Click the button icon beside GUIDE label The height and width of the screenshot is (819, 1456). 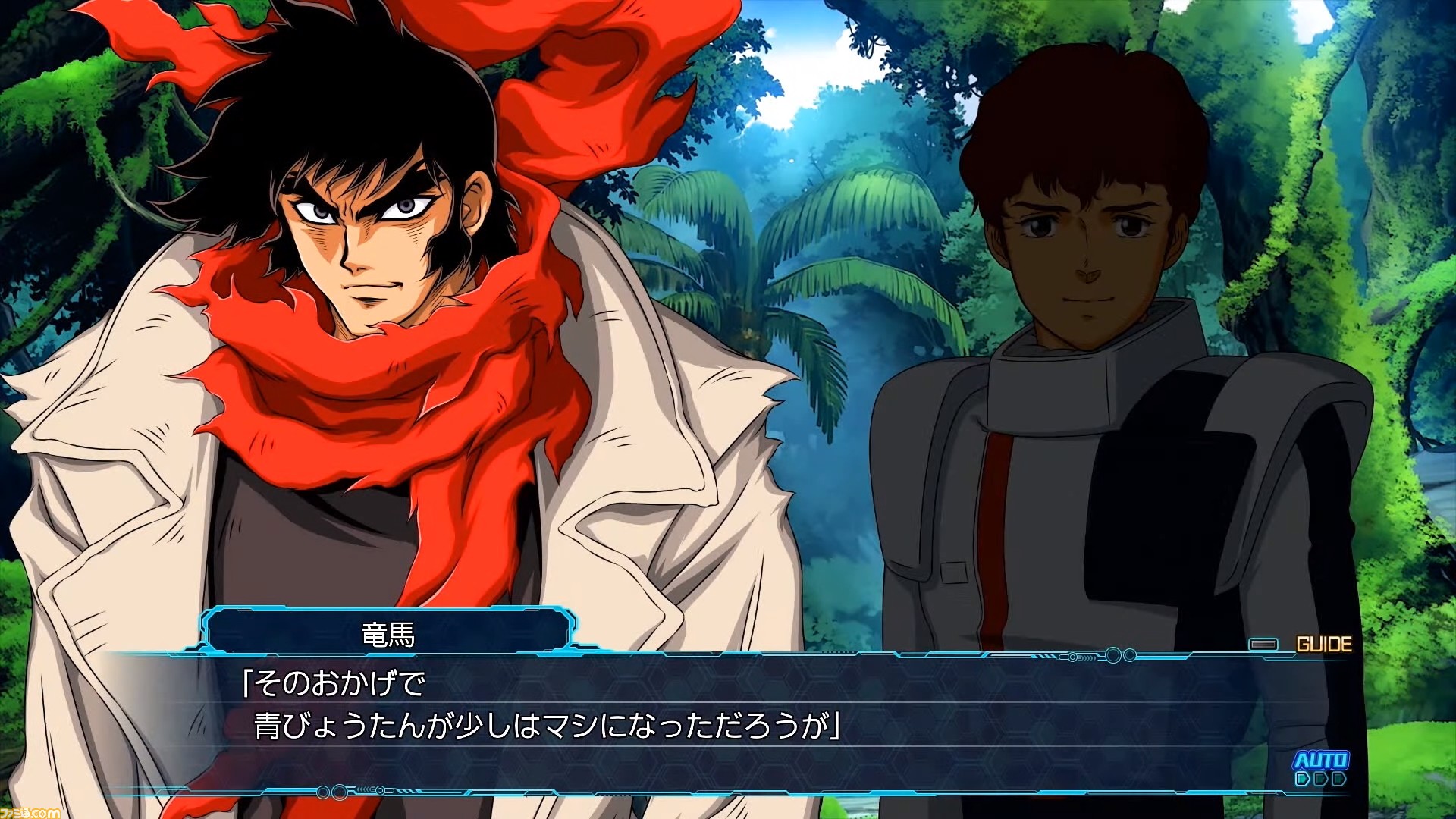1263,643
